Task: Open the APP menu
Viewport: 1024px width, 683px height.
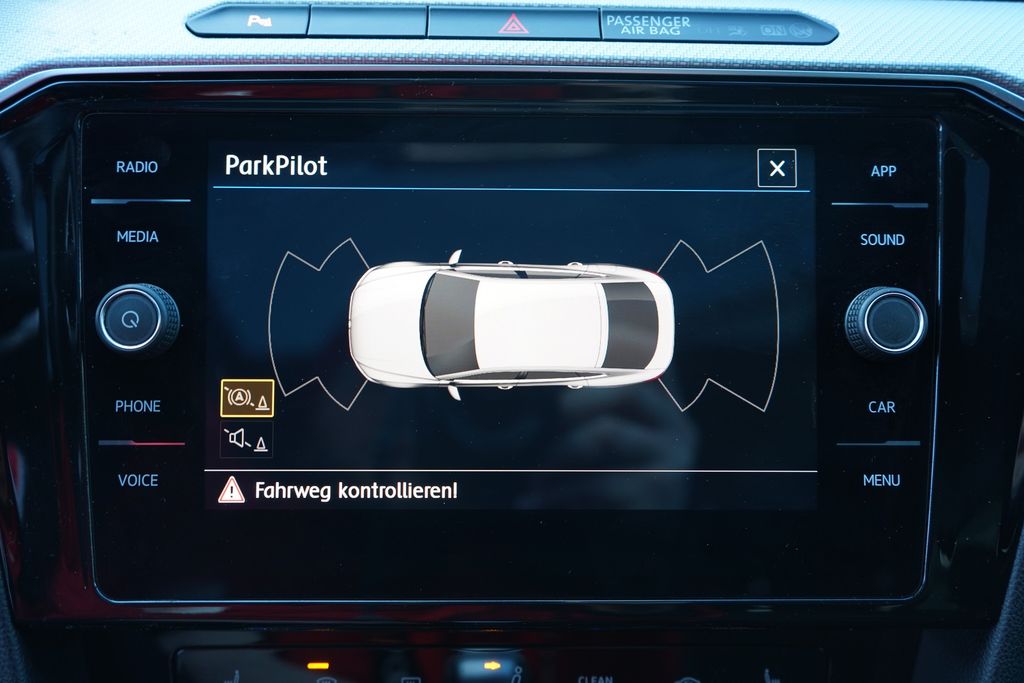Action: pos(883,171)
